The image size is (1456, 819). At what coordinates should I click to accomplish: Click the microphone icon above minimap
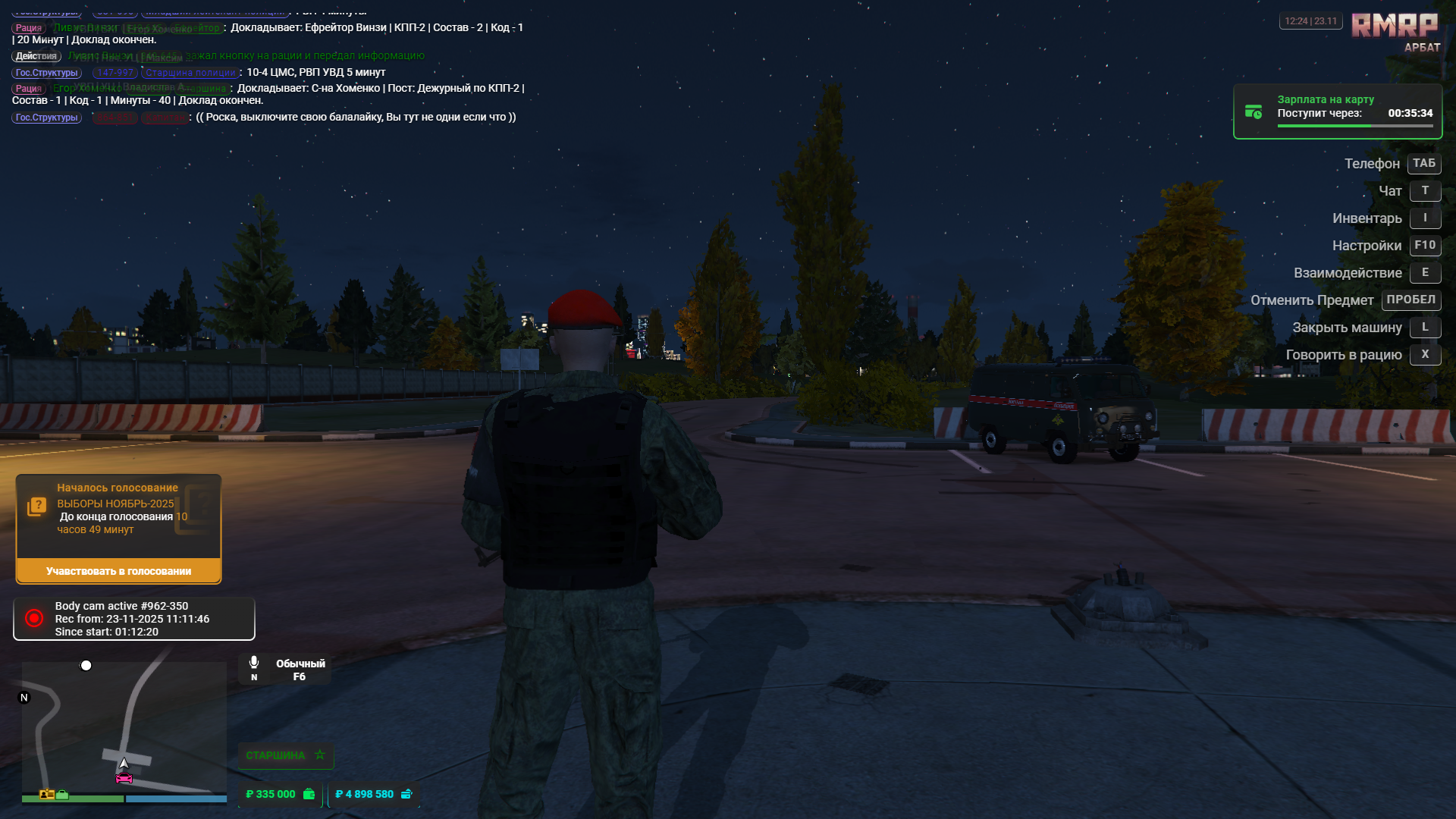(x=254, y=661)
